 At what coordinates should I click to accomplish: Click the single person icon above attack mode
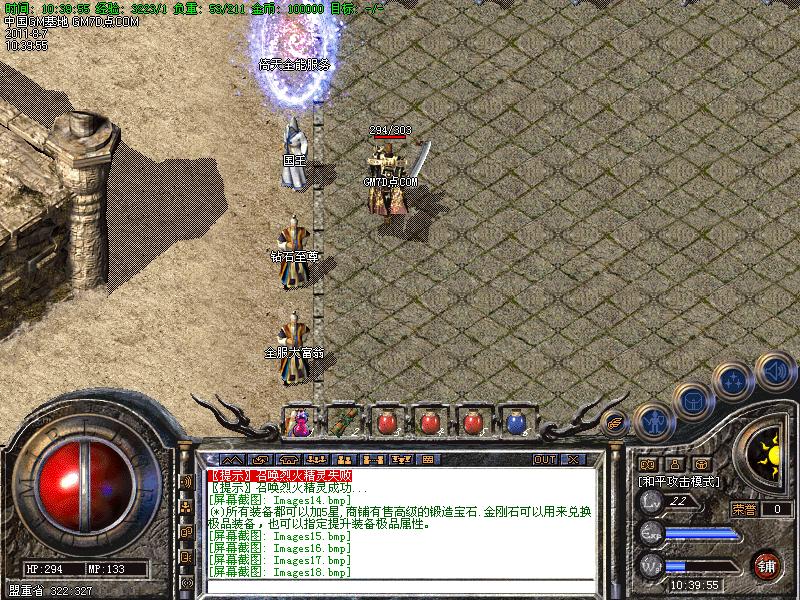(675, 464)
